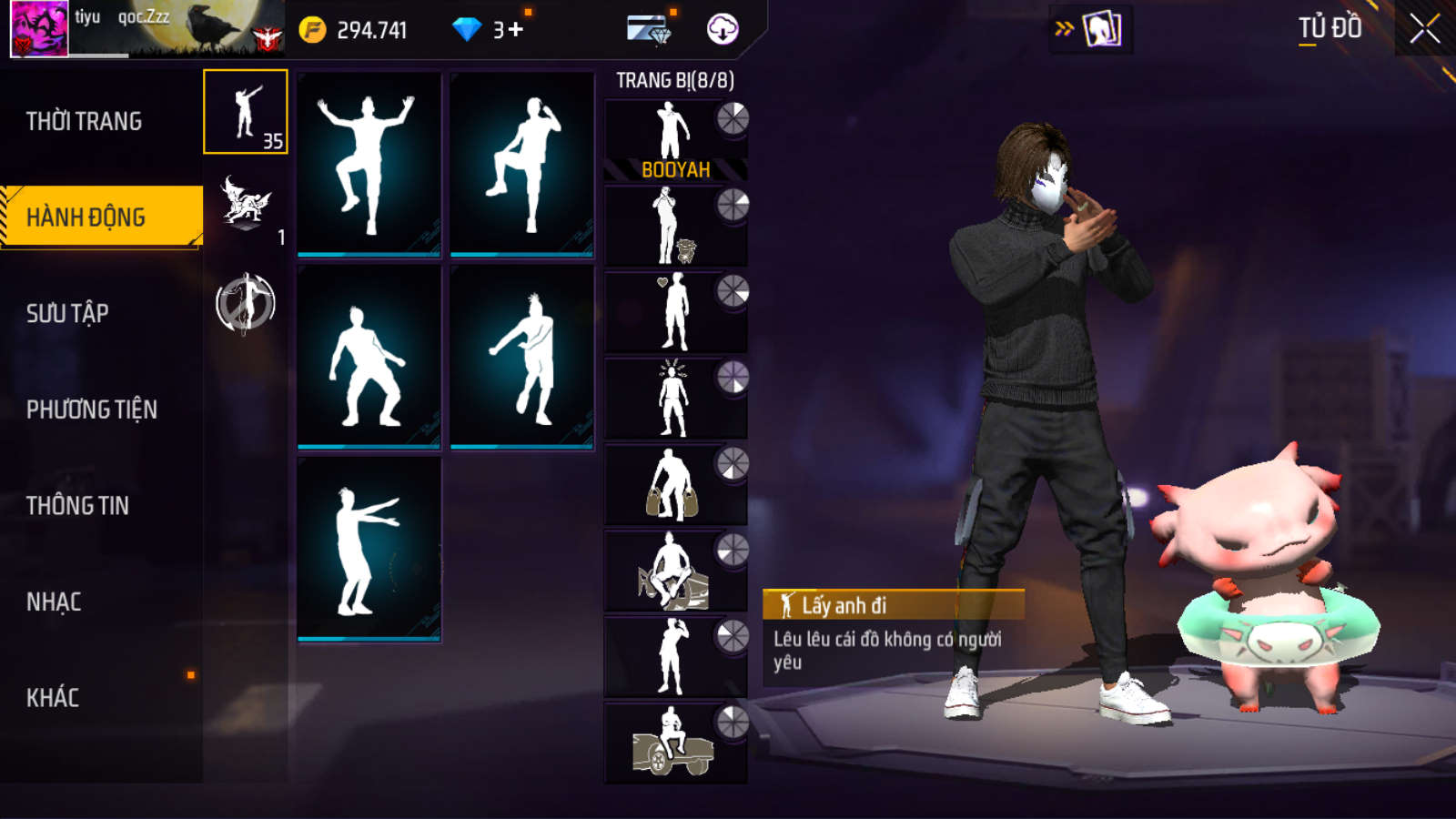
Task: Add more diamonds with the plus button
Action: click(x=516, y=30)
